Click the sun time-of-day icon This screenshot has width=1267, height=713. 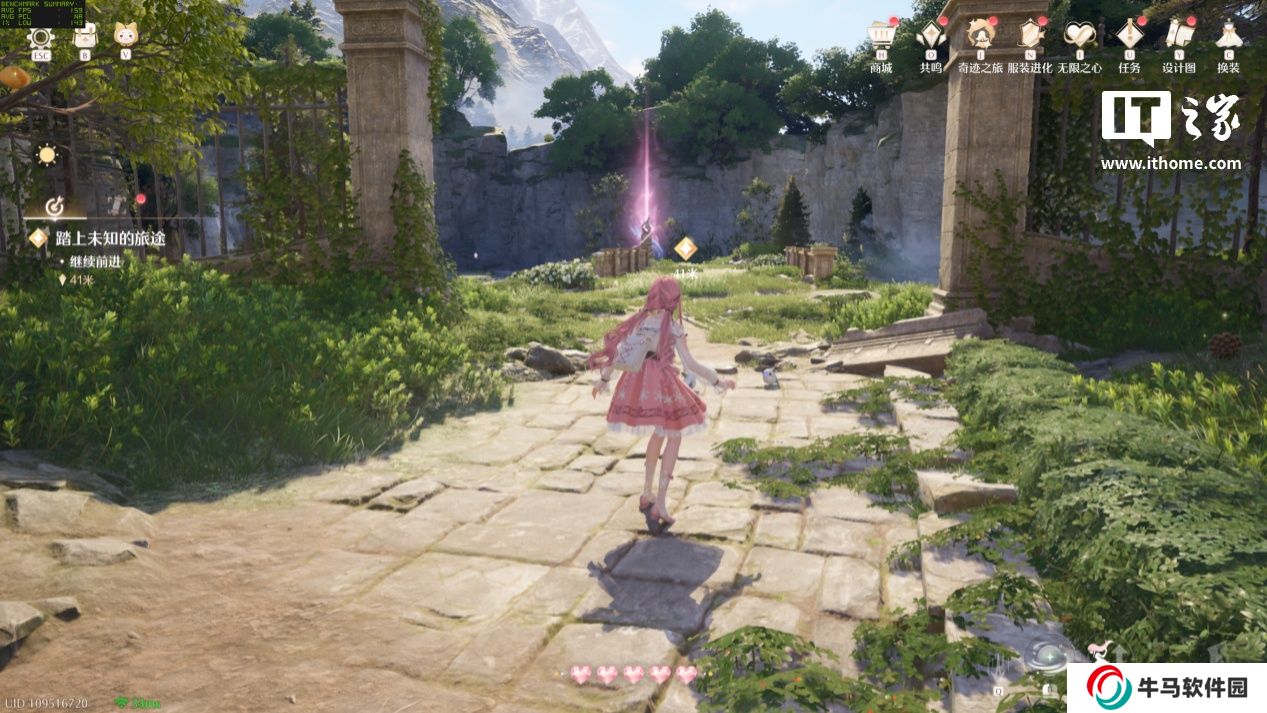(x=46, y=155)
